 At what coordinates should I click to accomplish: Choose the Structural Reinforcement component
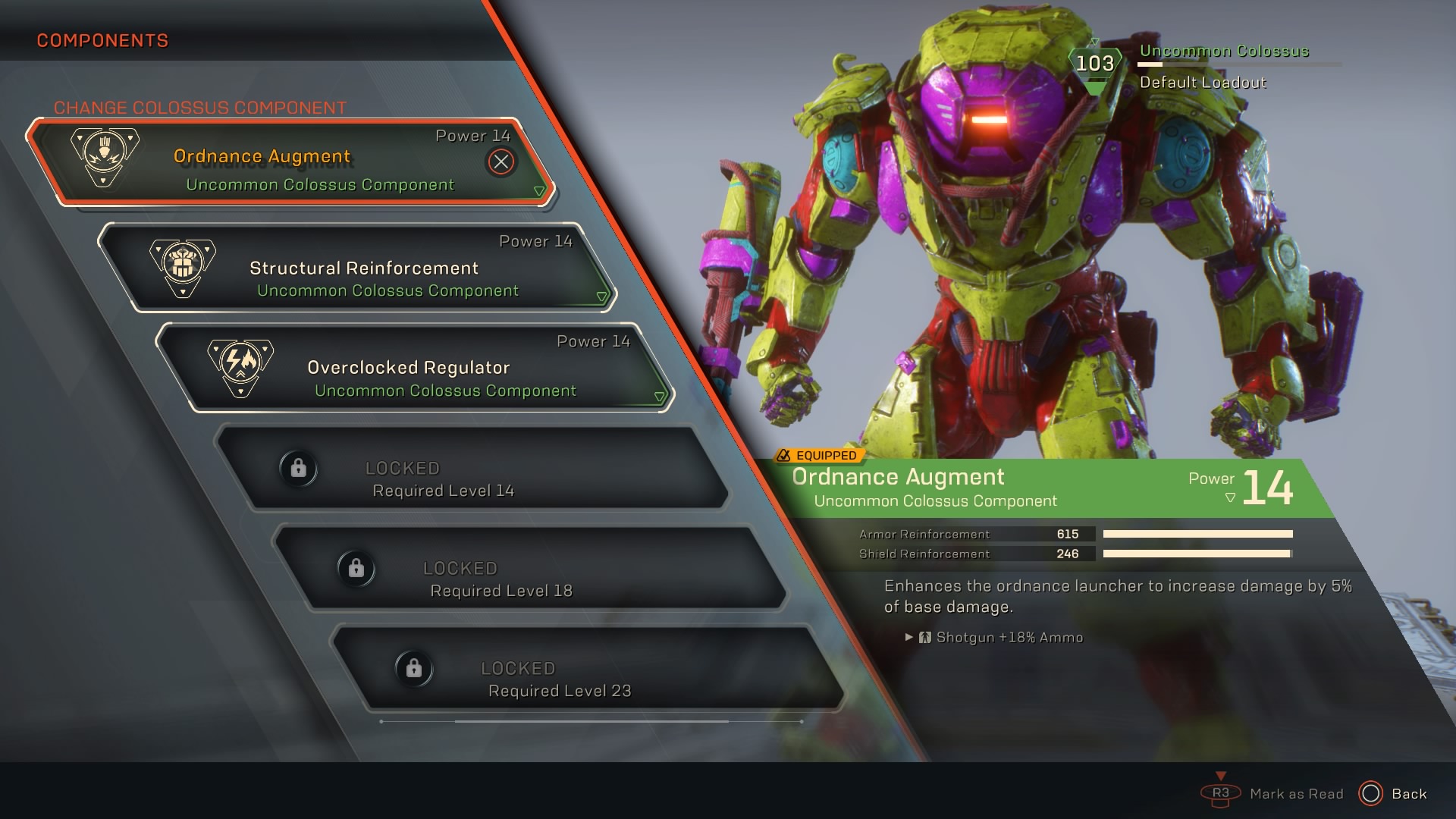(x=364, y=268)
